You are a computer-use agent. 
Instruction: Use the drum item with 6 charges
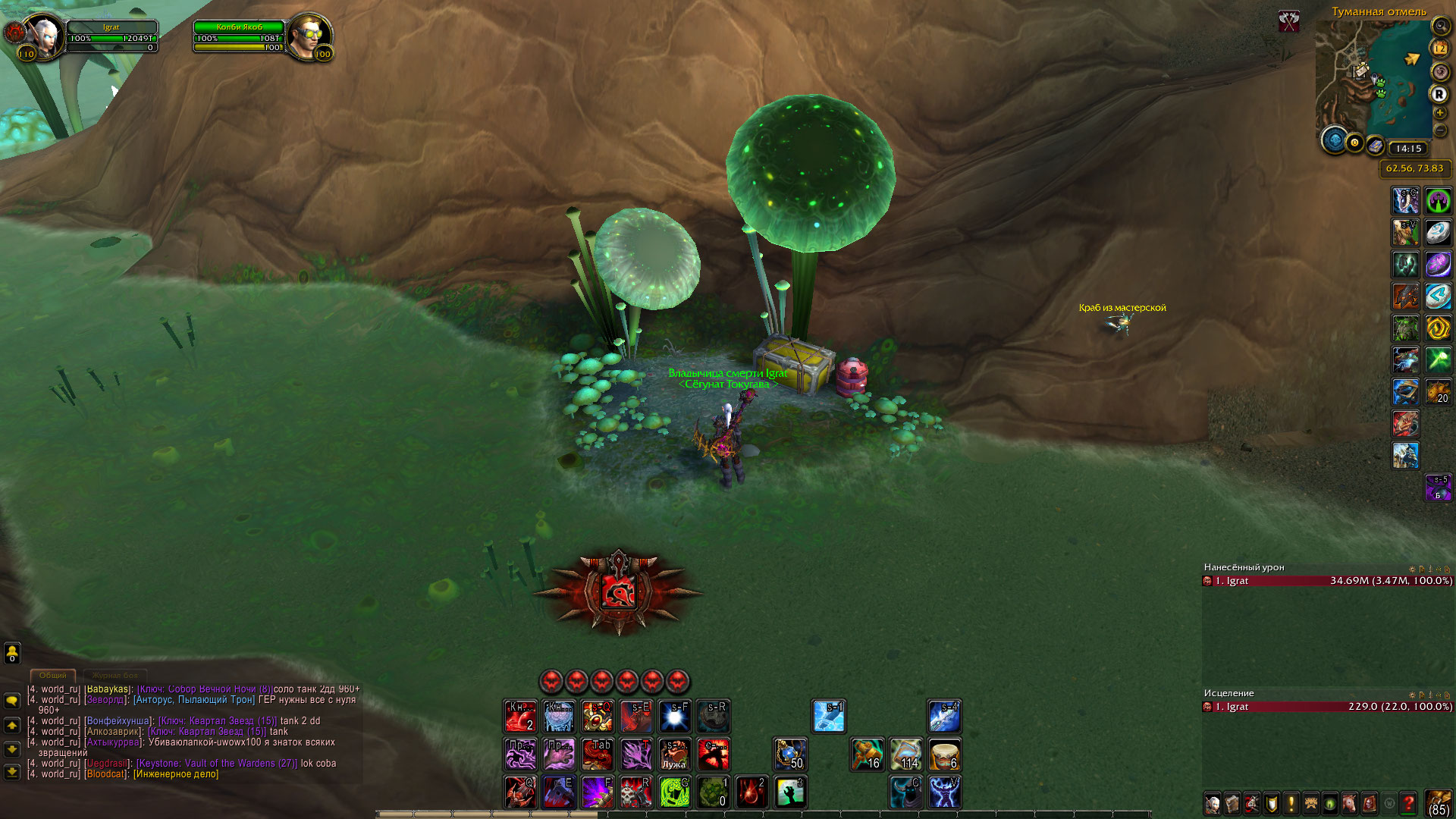[x=944, y=755]
